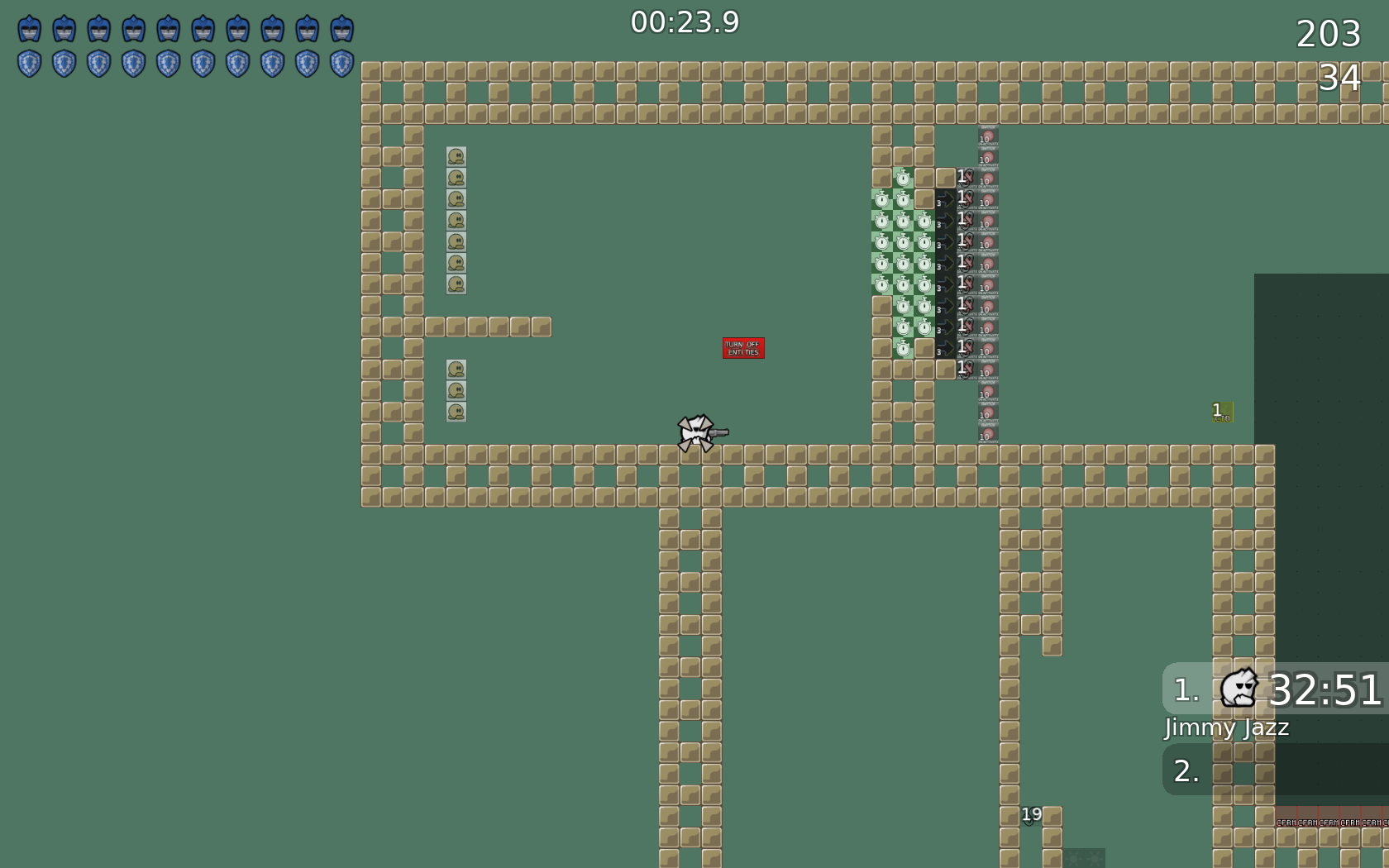Click the first heart icon in the HUD
The image size is (1389, 868).
point(28,28)
